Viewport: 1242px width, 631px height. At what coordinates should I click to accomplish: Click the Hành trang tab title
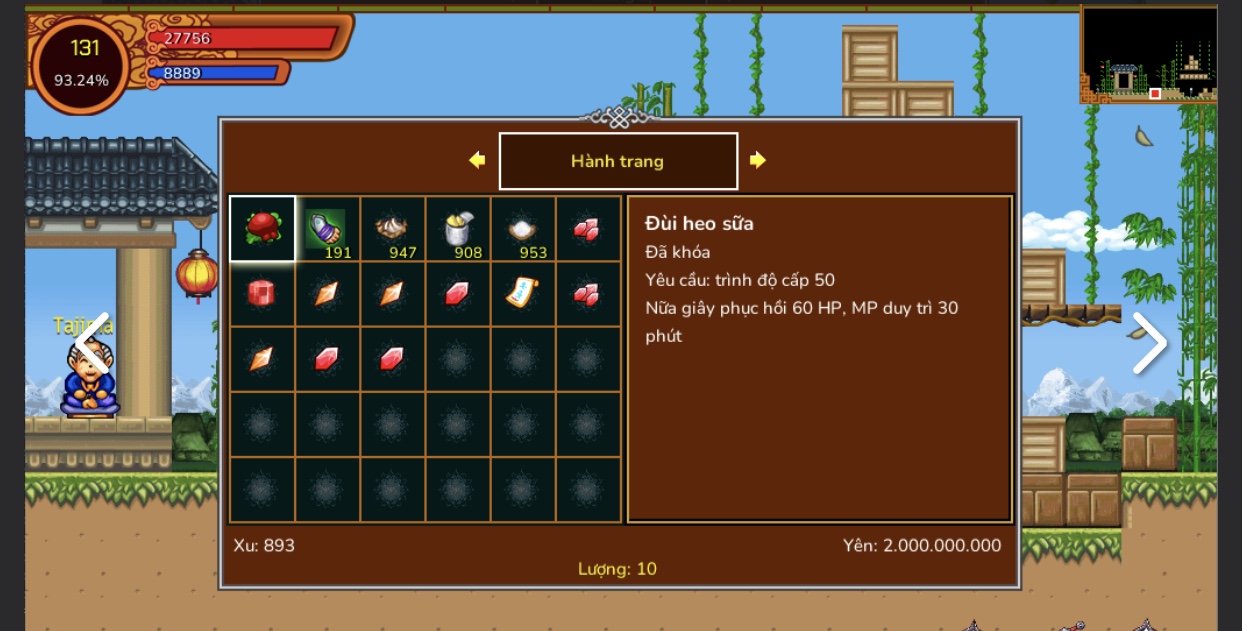pos(618,161)
